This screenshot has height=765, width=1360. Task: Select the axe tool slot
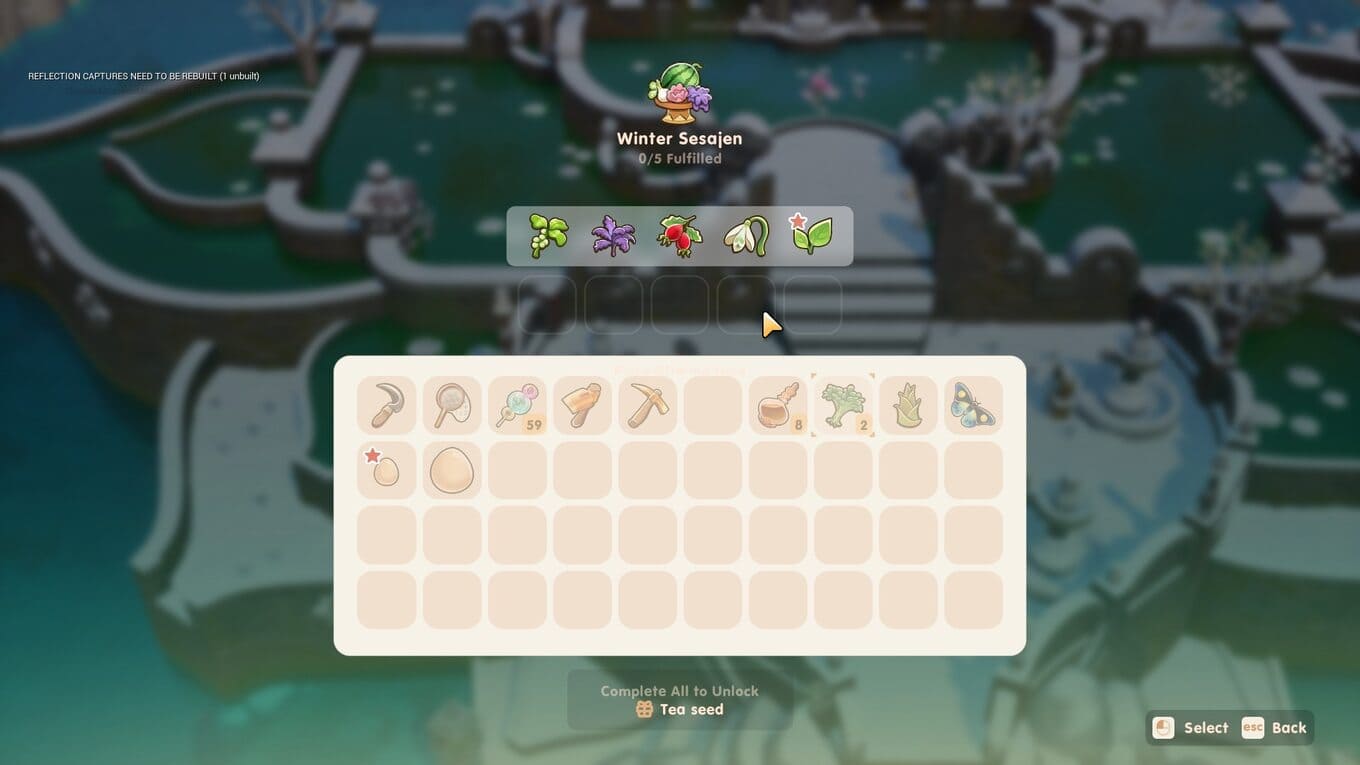coord(582,406)
